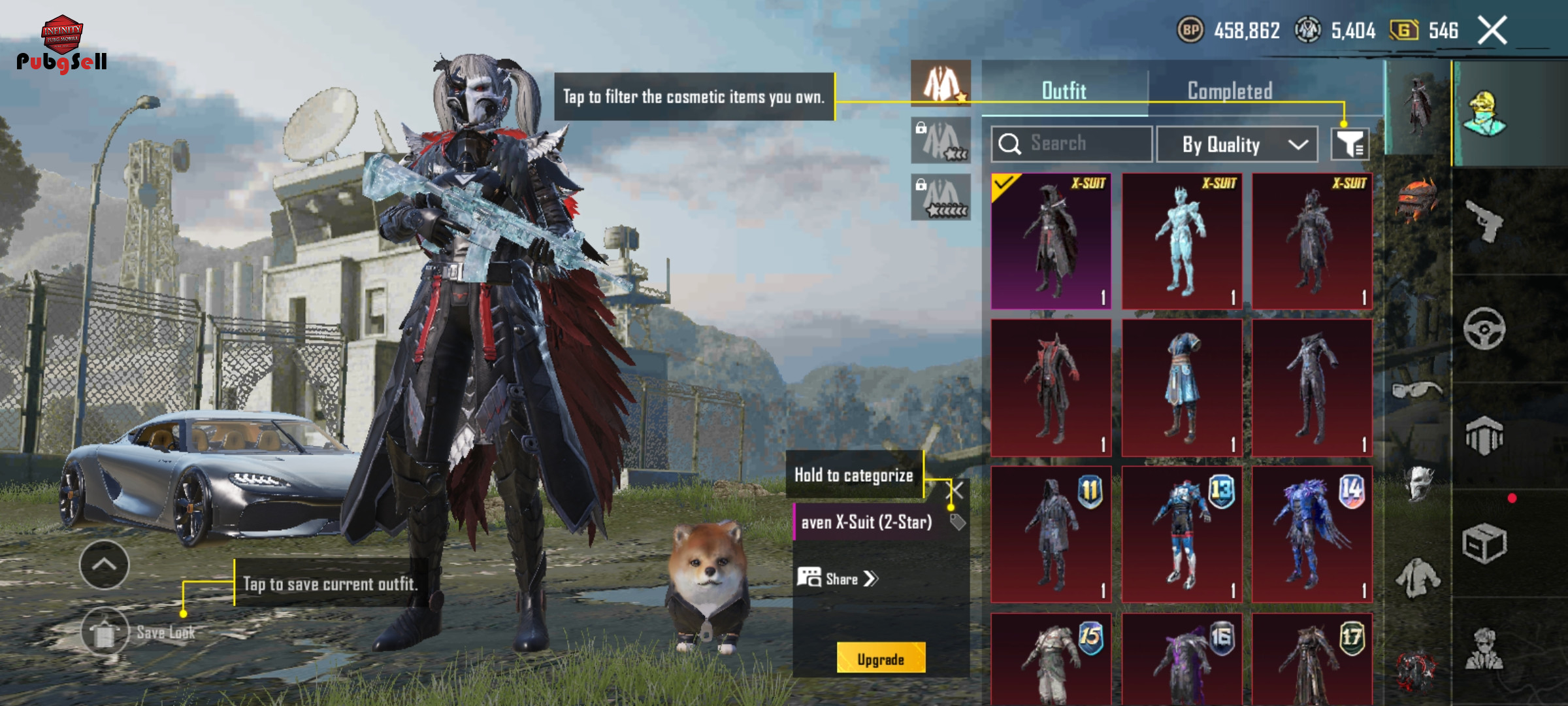Open the By Quality sort dropdown
The height and width of the screenshot is (706, 1568).
(x=1237, y=144)
